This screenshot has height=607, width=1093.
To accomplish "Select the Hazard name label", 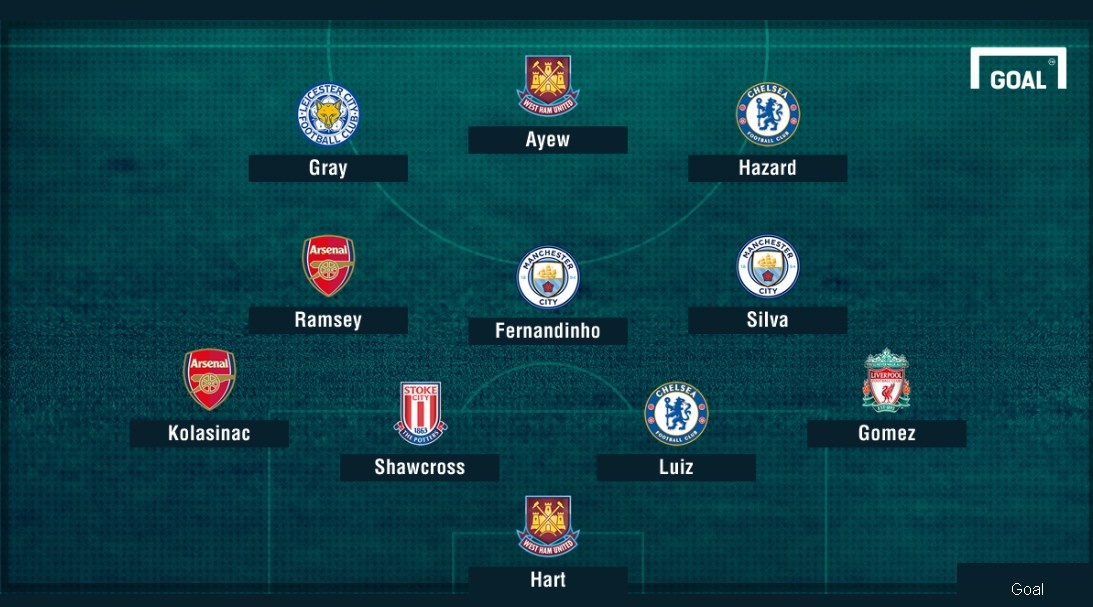I will tap(767, 168).
